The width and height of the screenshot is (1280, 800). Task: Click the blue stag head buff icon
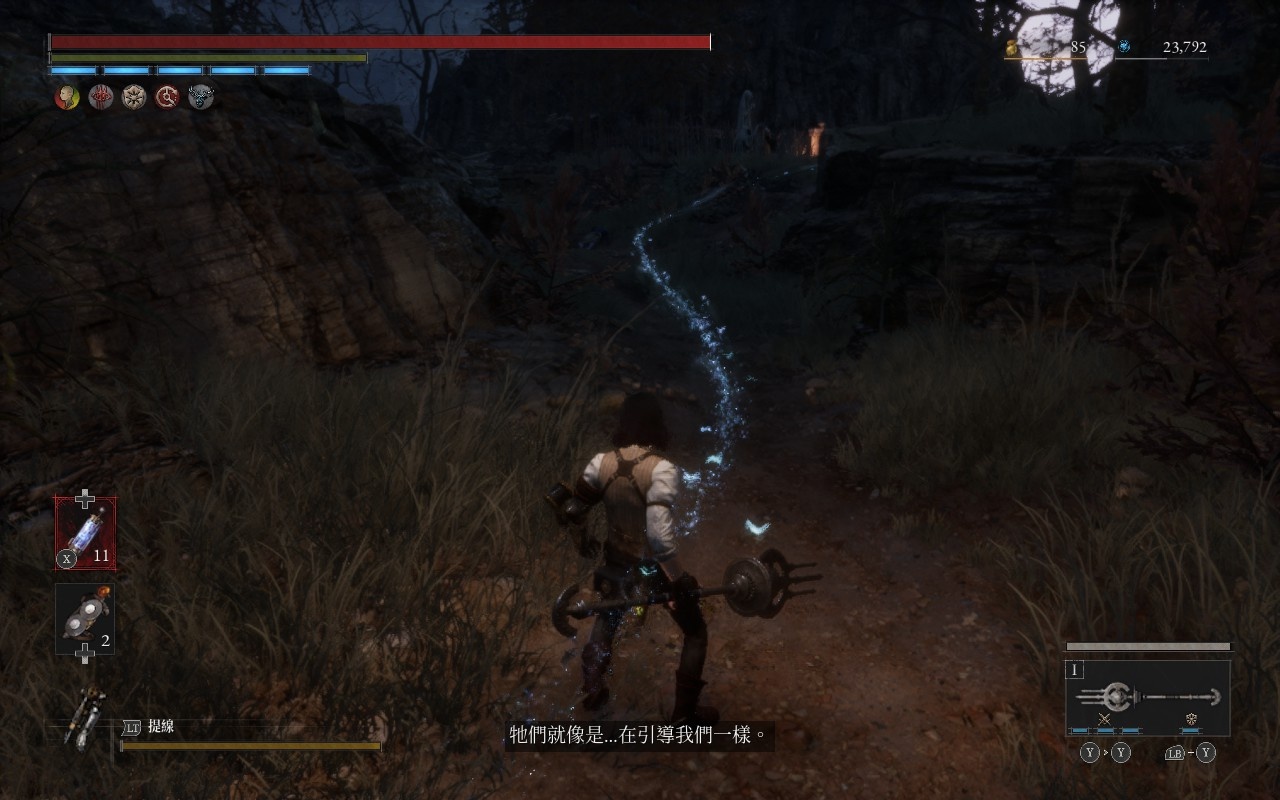point(201,97)
